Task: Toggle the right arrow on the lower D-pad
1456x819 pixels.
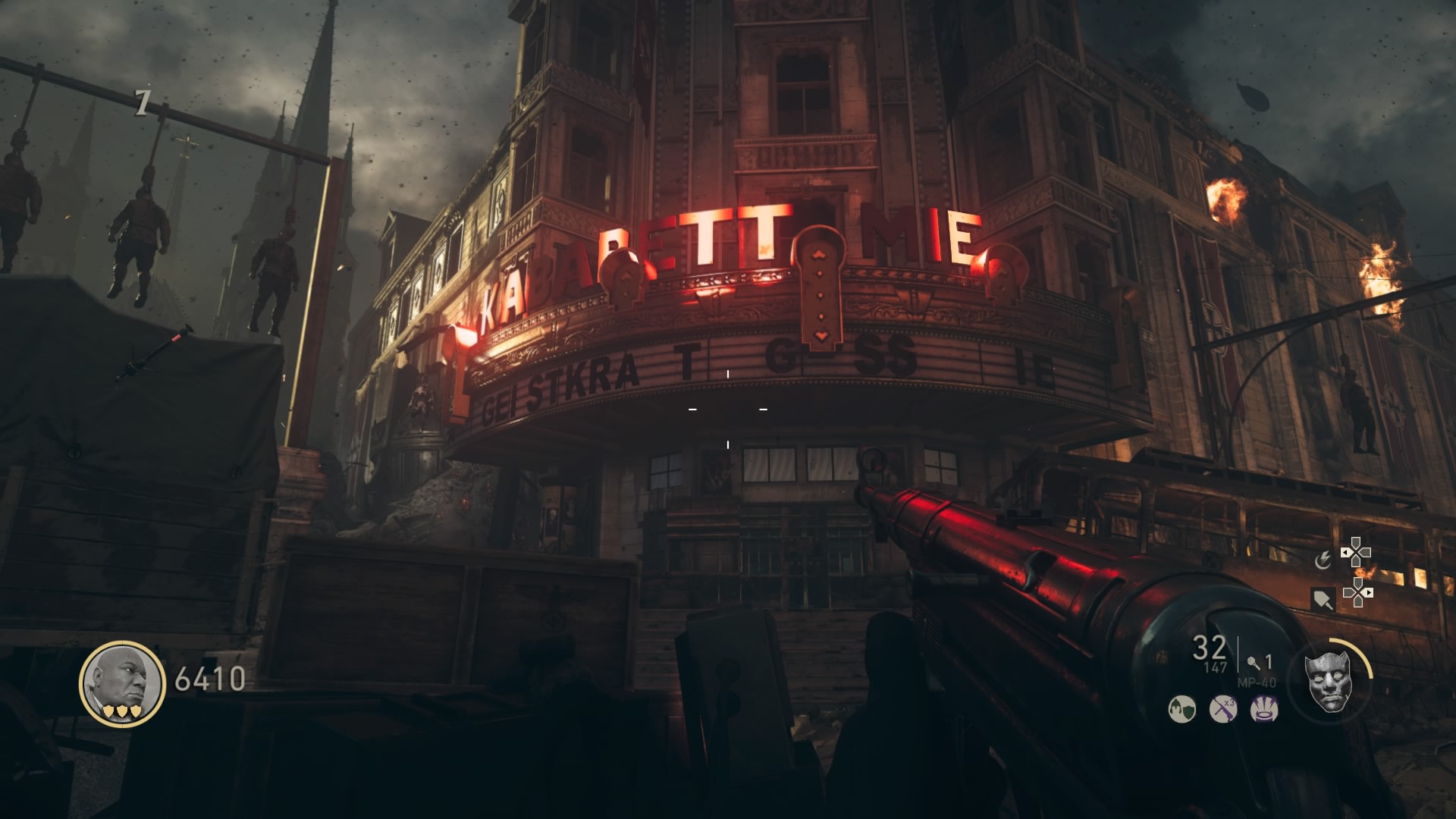Action: click(1368, 593)
